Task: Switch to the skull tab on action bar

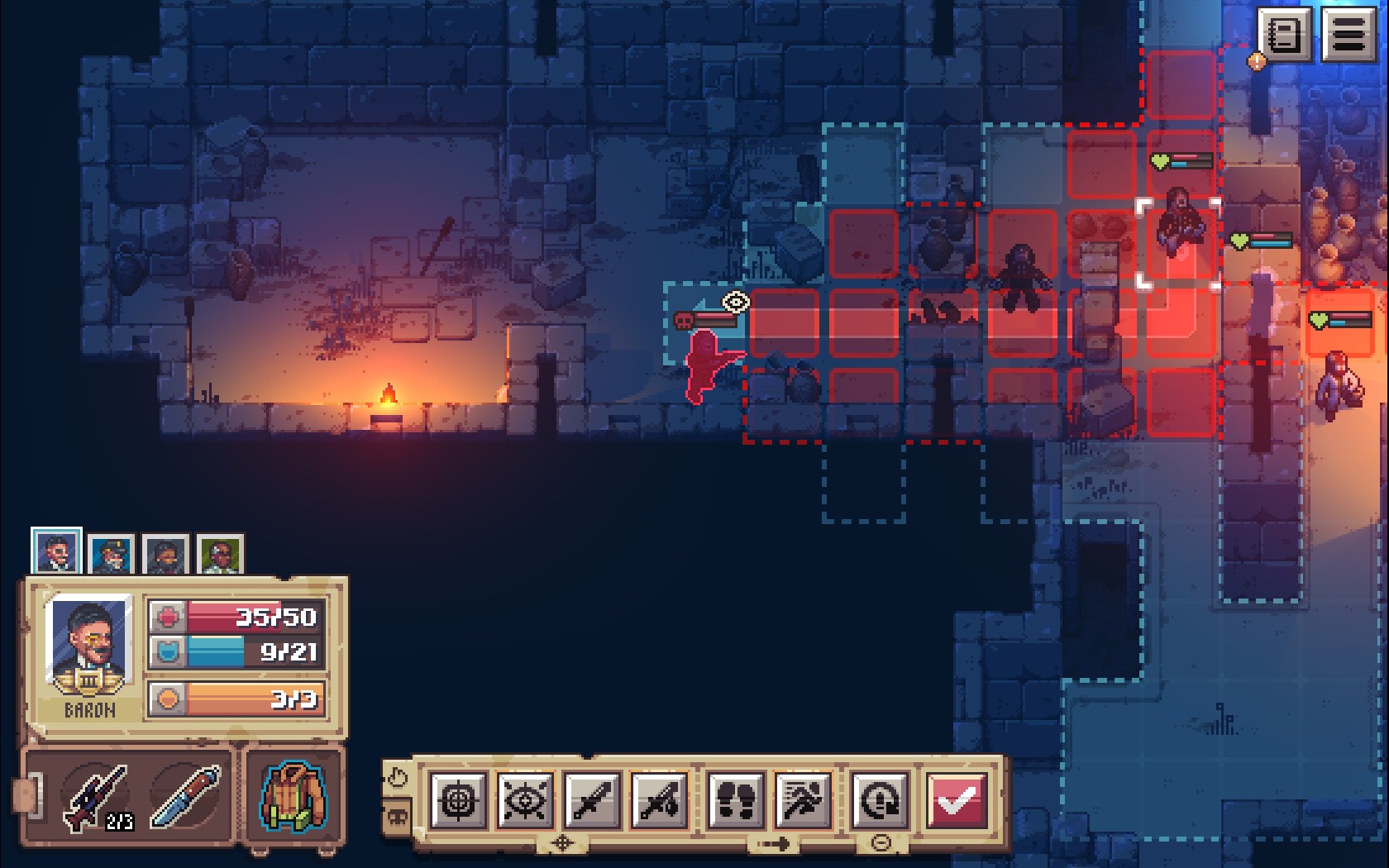Action: tap(398, 818)
